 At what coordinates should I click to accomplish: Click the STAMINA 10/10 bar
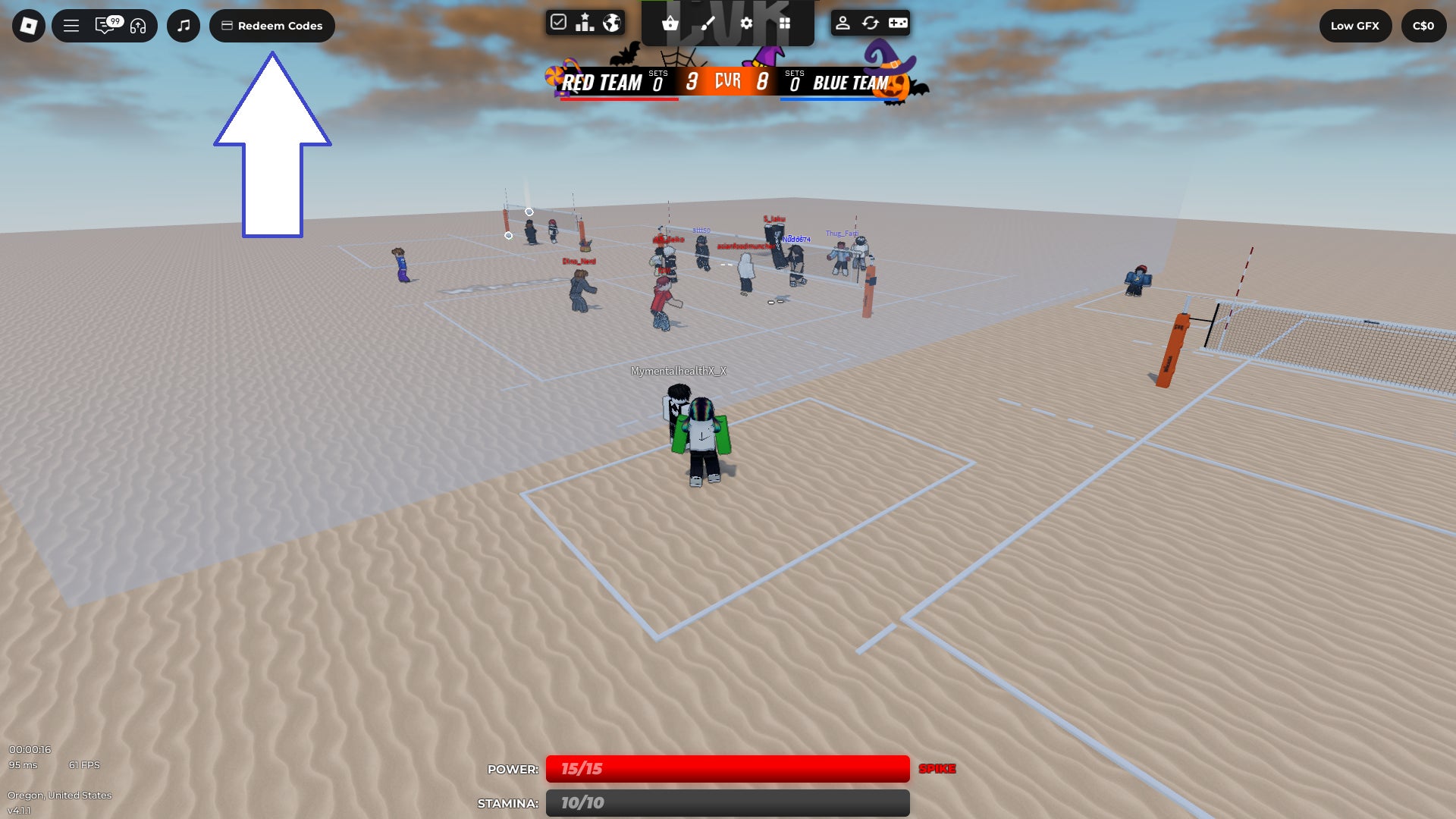pos(728,803)
